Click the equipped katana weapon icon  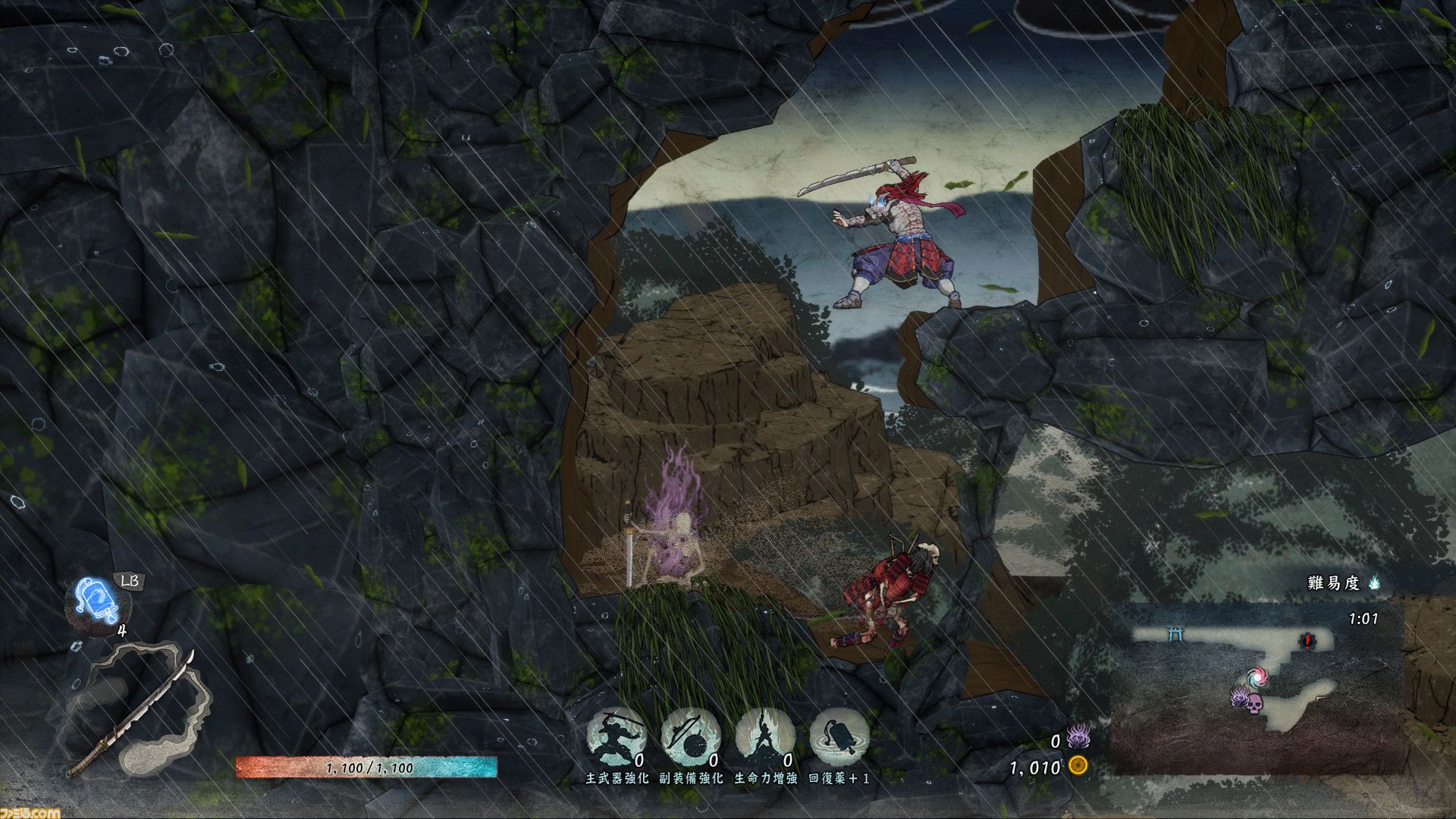(x=133, y=713)
